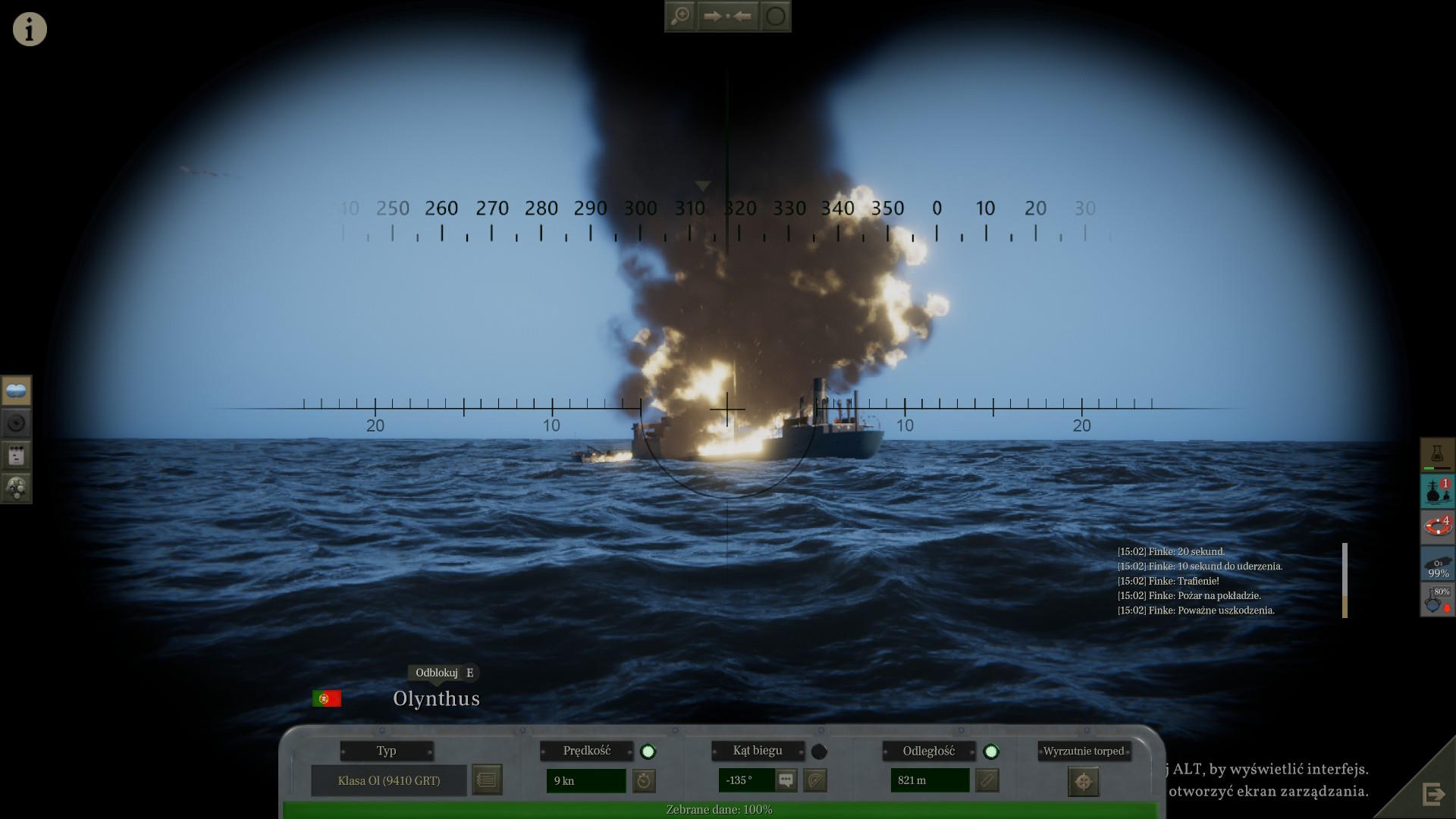The image size is (1456, 819).
Task: Check the oxygen 99% indicator
Action: click(1436, 564)
